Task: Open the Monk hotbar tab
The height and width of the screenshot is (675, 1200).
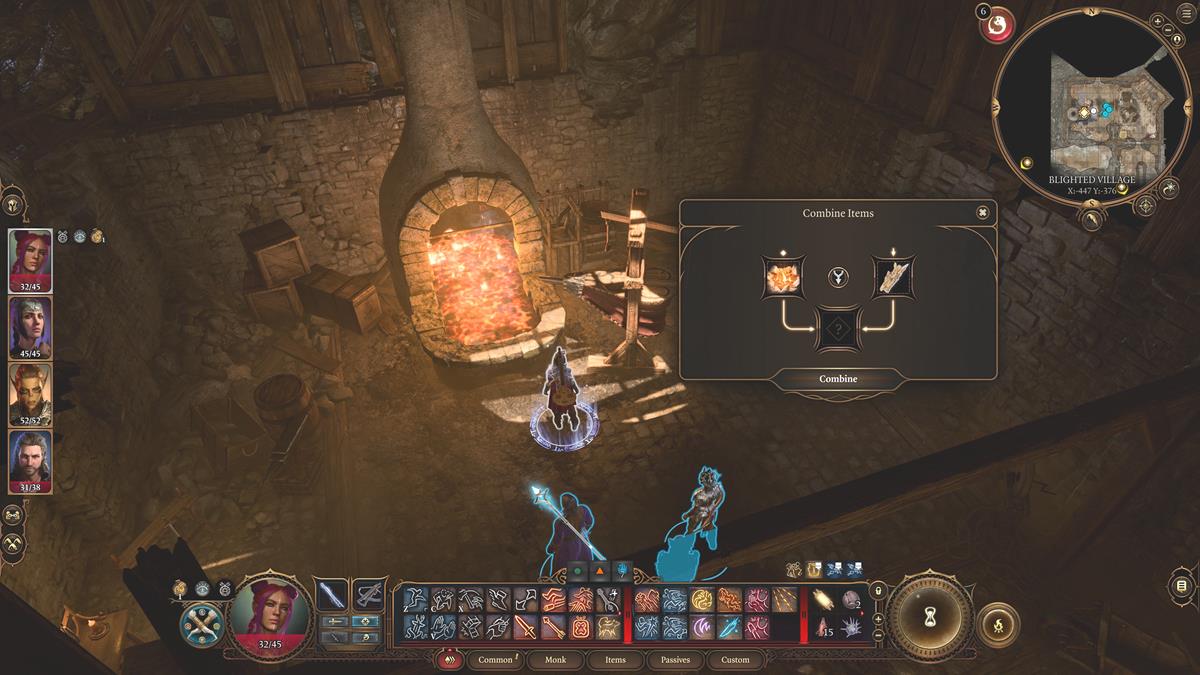Action: 555,660
